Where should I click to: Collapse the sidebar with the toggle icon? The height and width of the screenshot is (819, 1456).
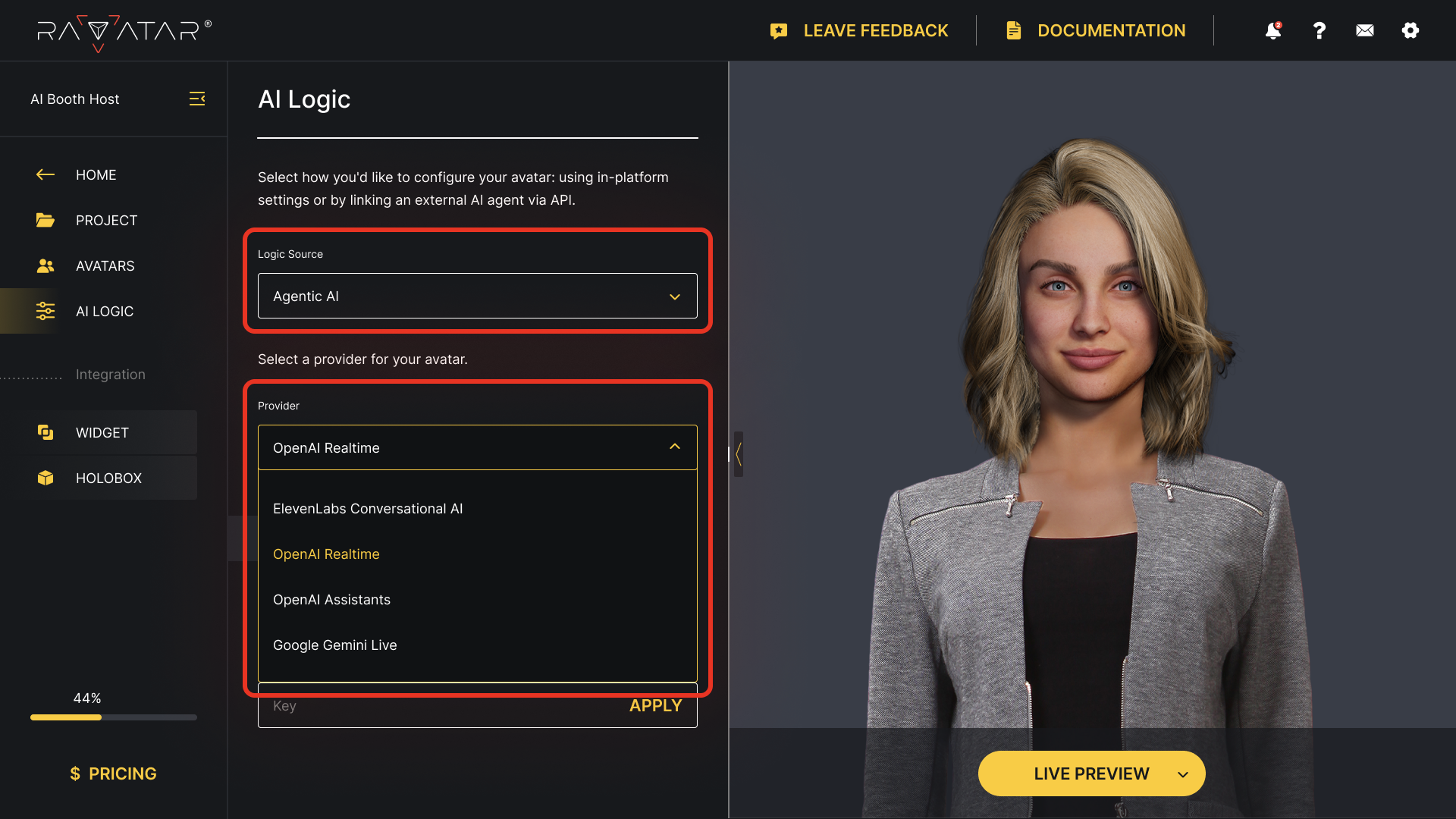tap(197, 99)
